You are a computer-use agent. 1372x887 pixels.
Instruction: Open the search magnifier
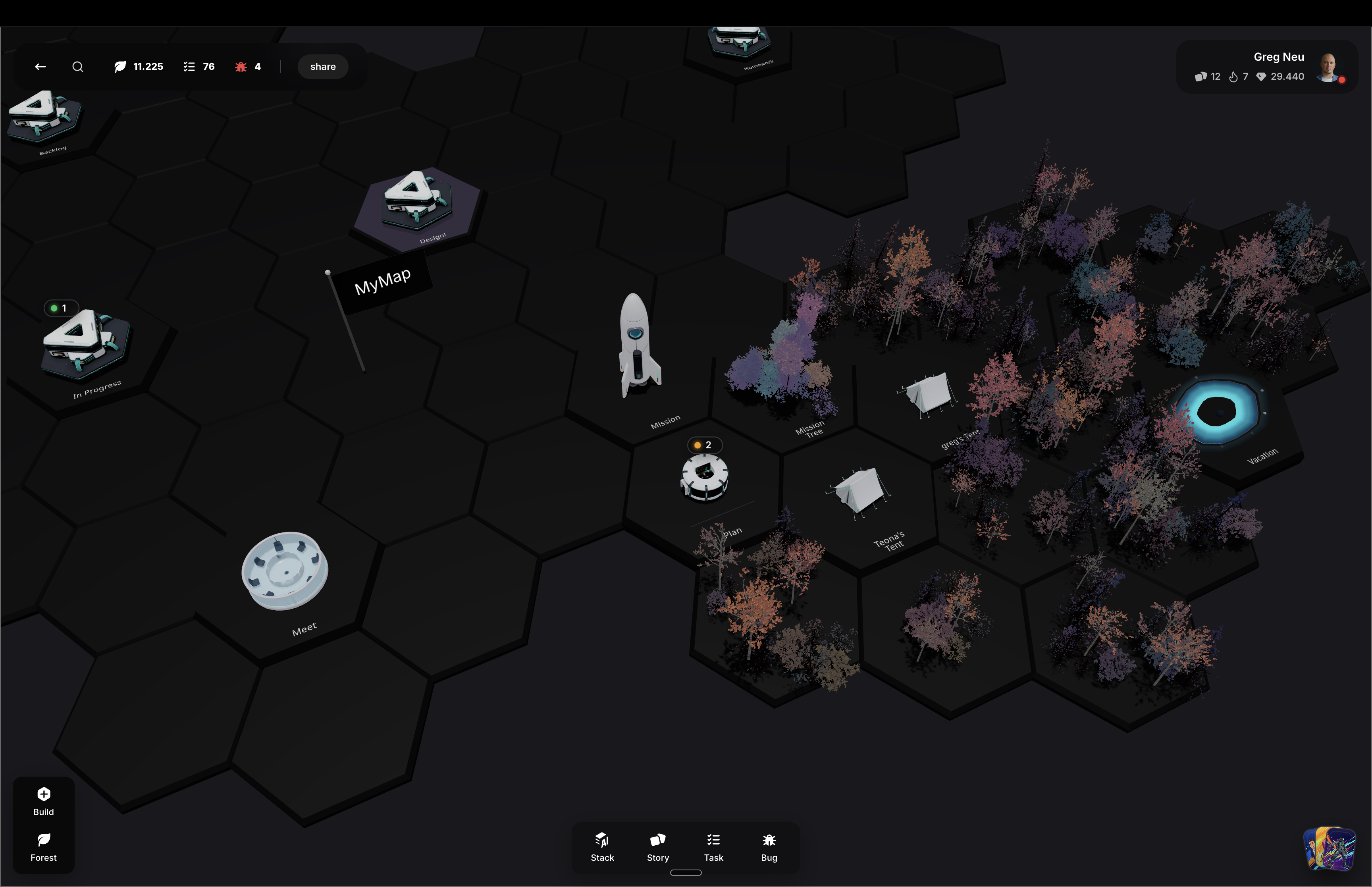(78, 66)
